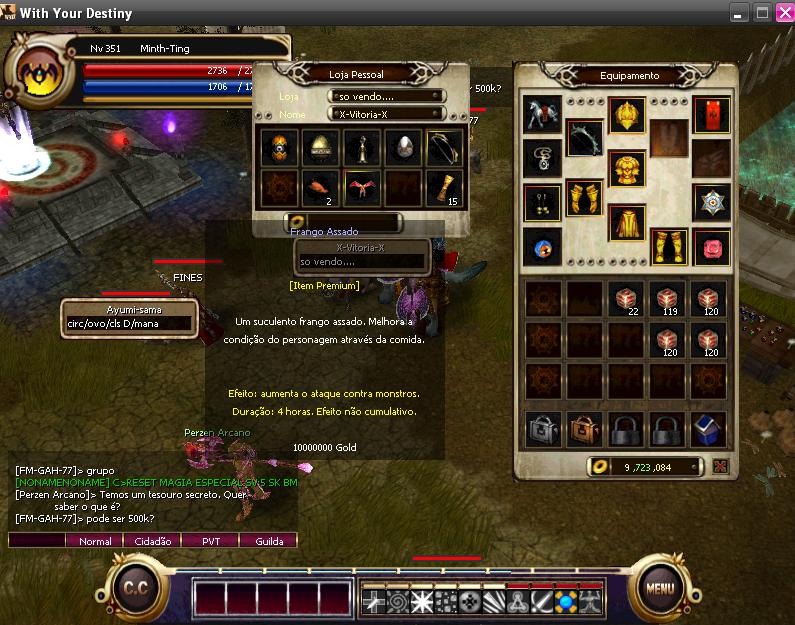Image resolution: width=795 pixels, height=625 pixels.
Task: Select the Cidadão chat tab
Action: point(152,541)
